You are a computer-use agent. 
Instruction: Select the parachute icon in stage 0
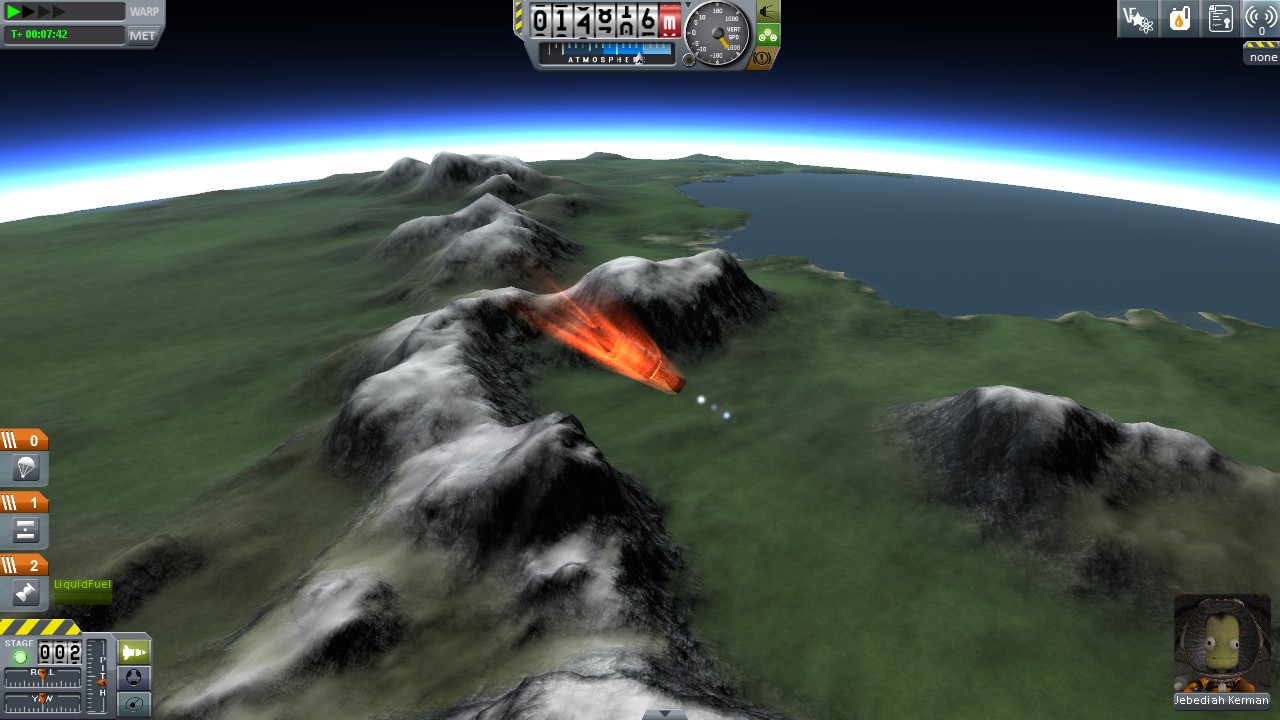point(25,467)
